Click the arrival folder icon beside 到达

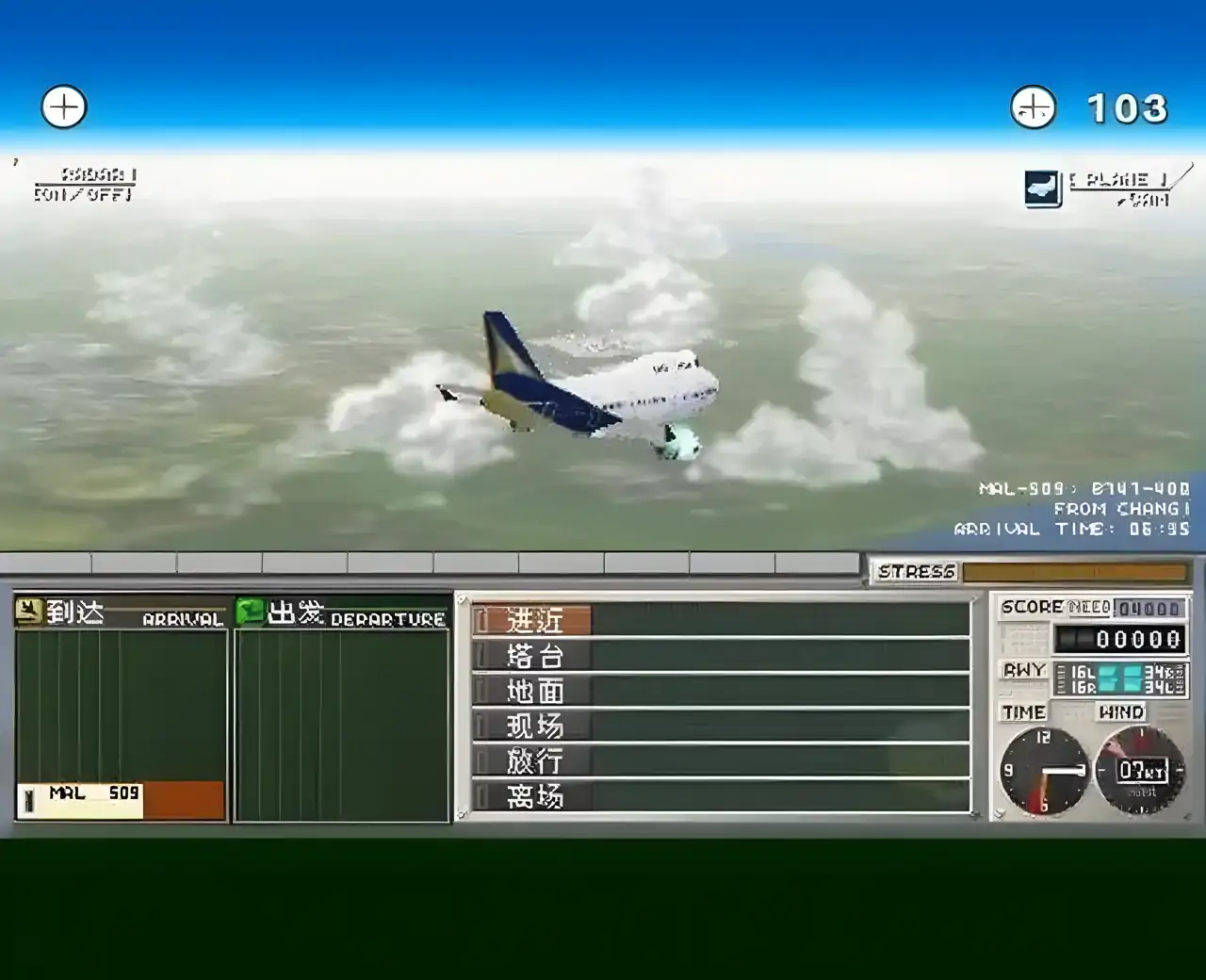point(29,612)
